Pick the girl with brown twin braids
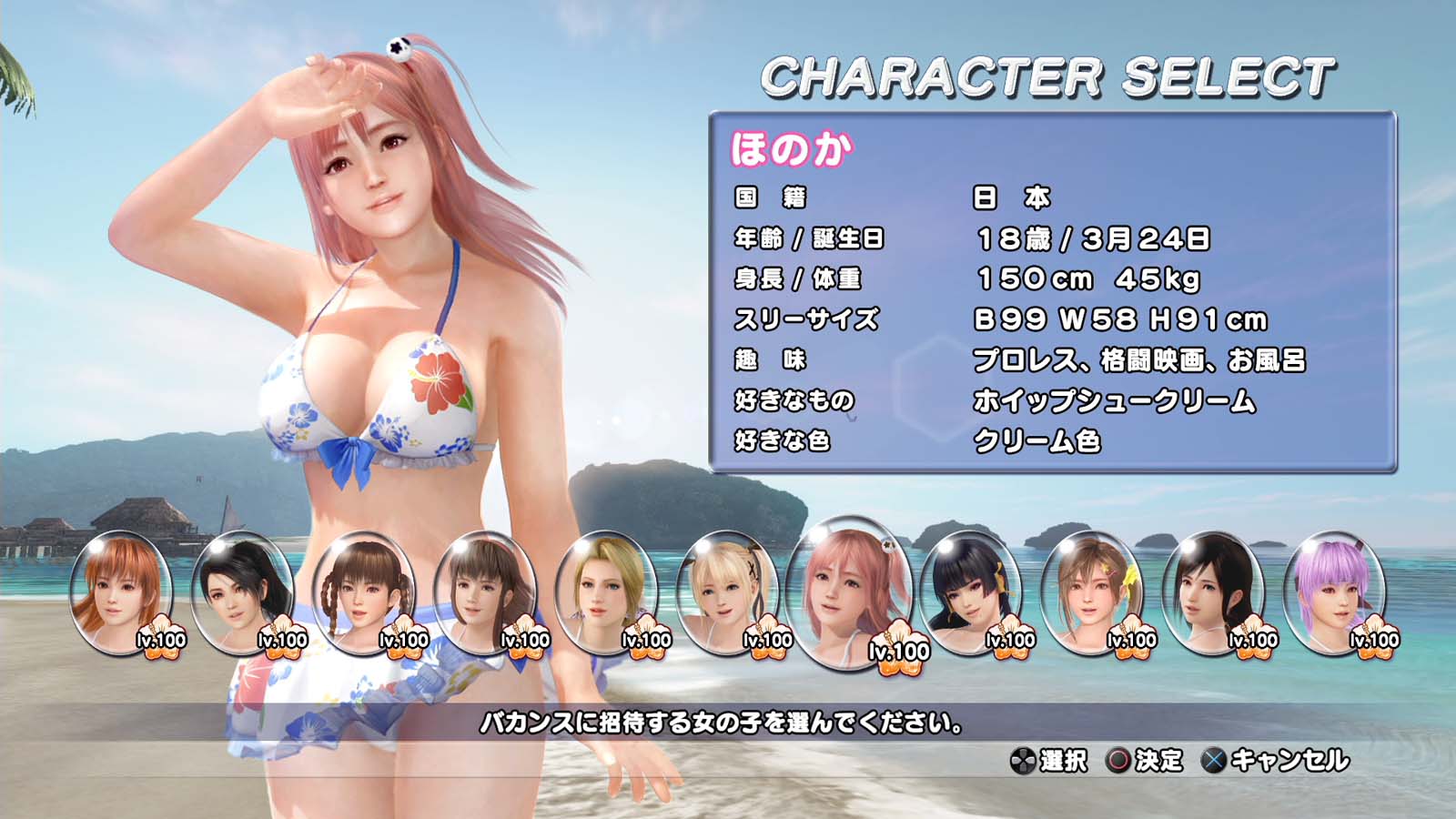The height and width of the screenshot is (819, 1456). pos(363,591)
